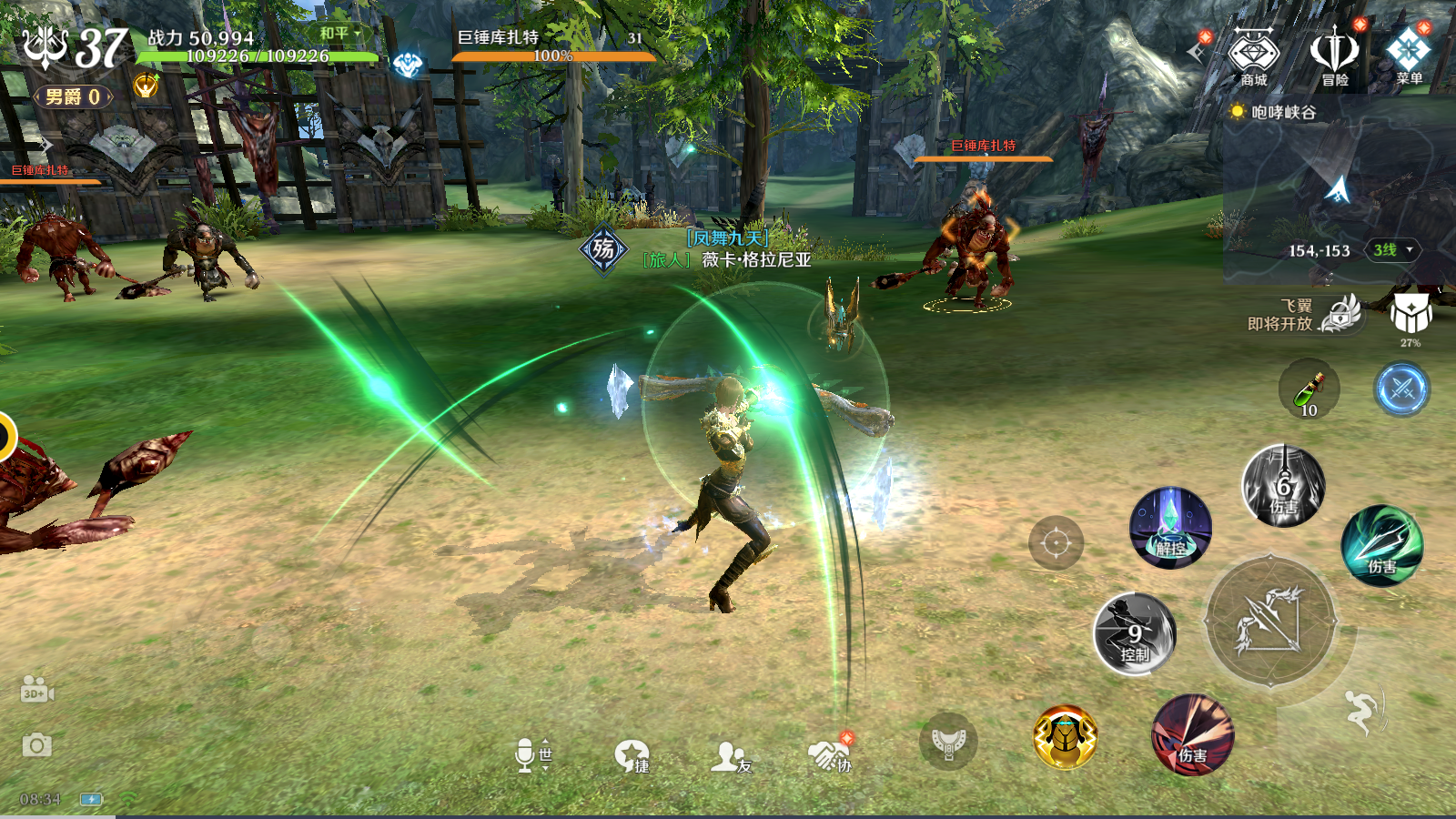Tap the dodge running figure button
Image resolution: width=1456 pixels, height=819 pixels.
[1361, 711]
